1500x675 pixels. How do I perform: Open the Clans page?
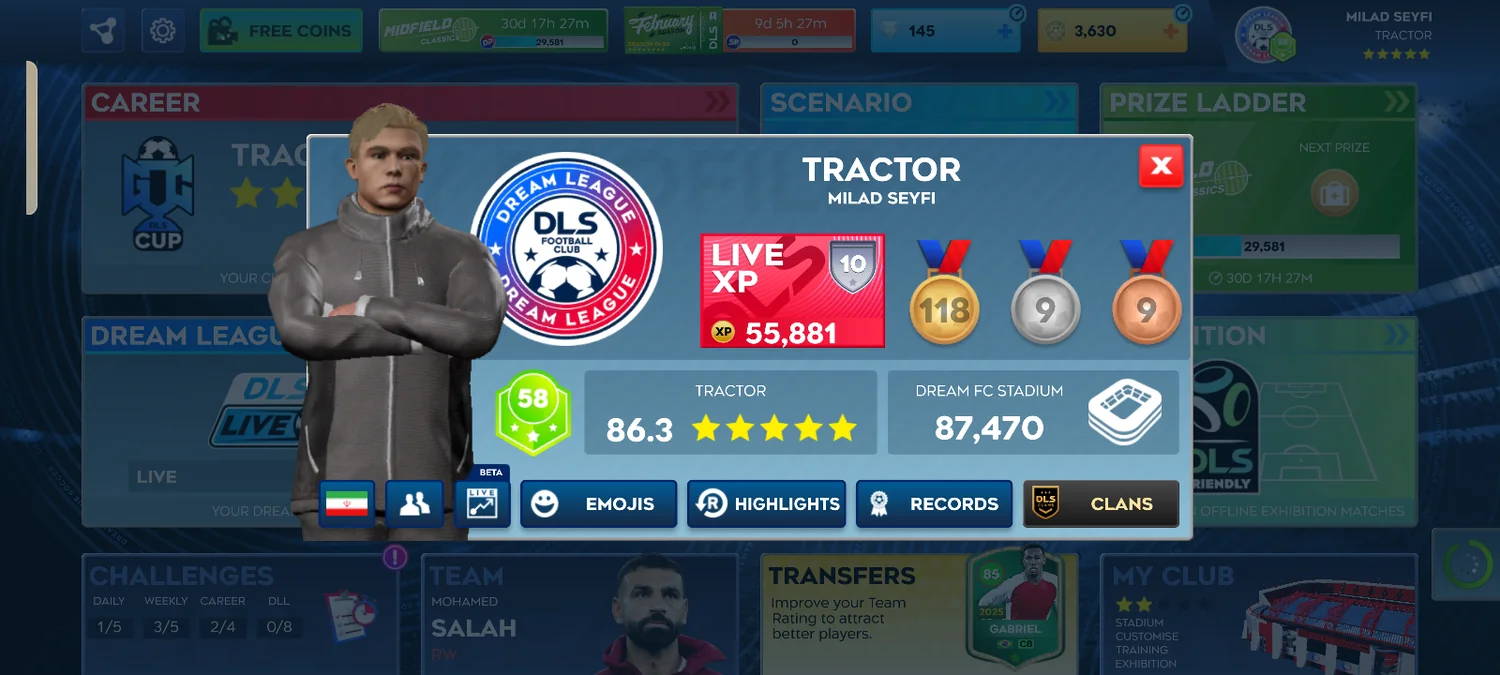click(1101, 504)
